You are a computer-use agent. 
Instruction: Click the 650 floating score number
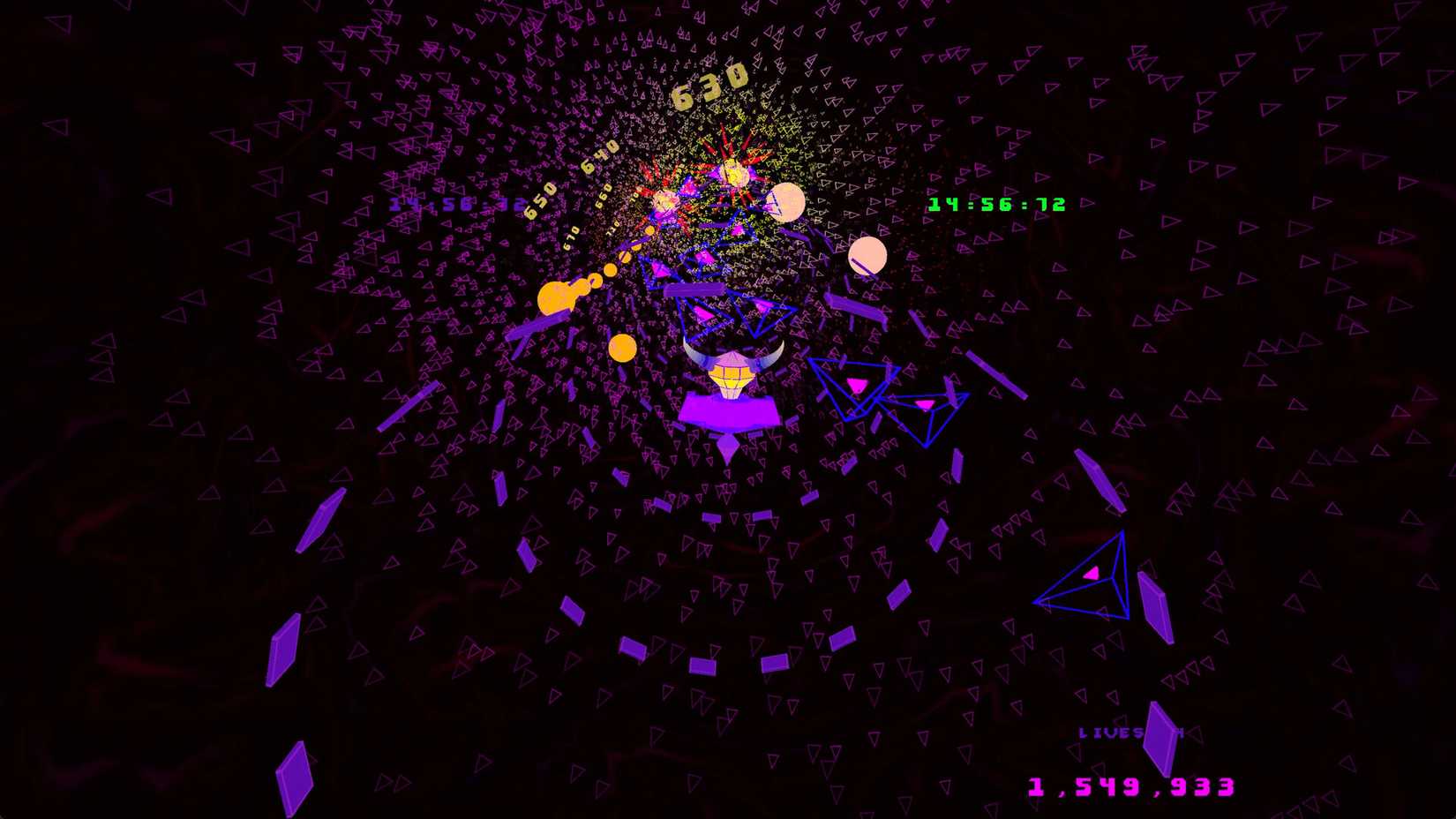coord(539,199)
